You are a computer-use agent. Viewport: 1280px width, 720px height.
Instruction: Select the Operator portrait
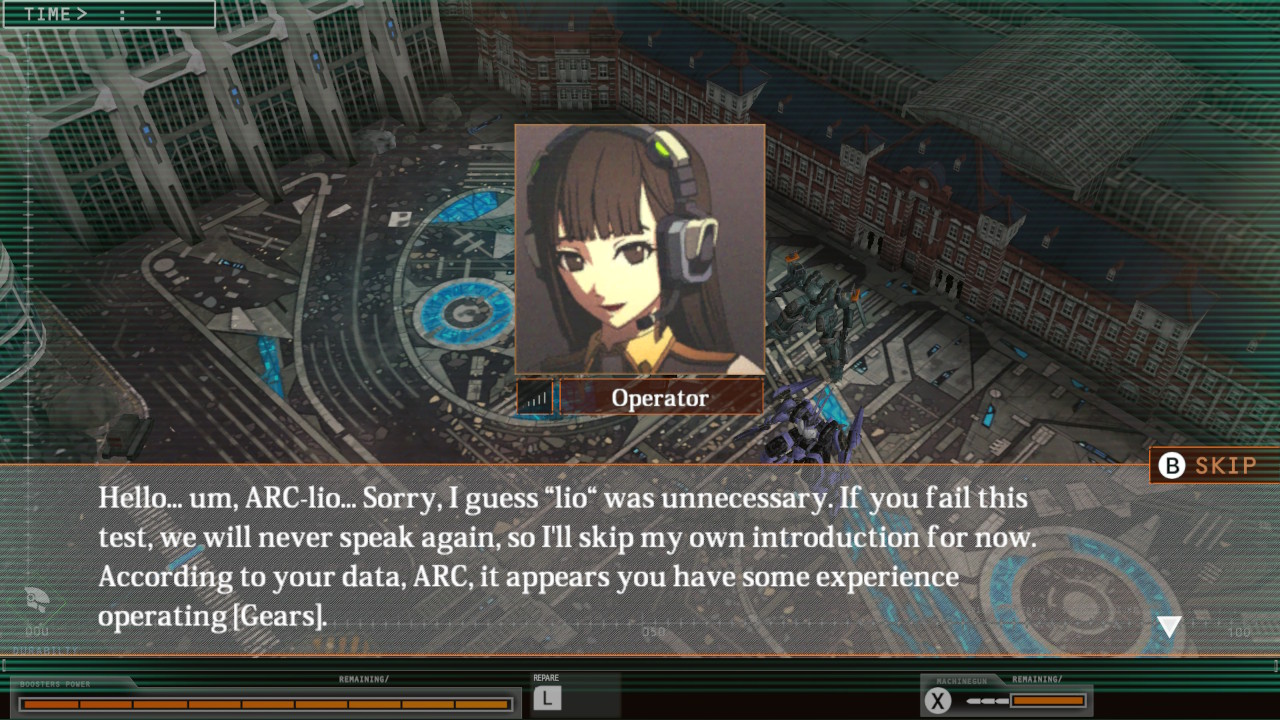640,249
